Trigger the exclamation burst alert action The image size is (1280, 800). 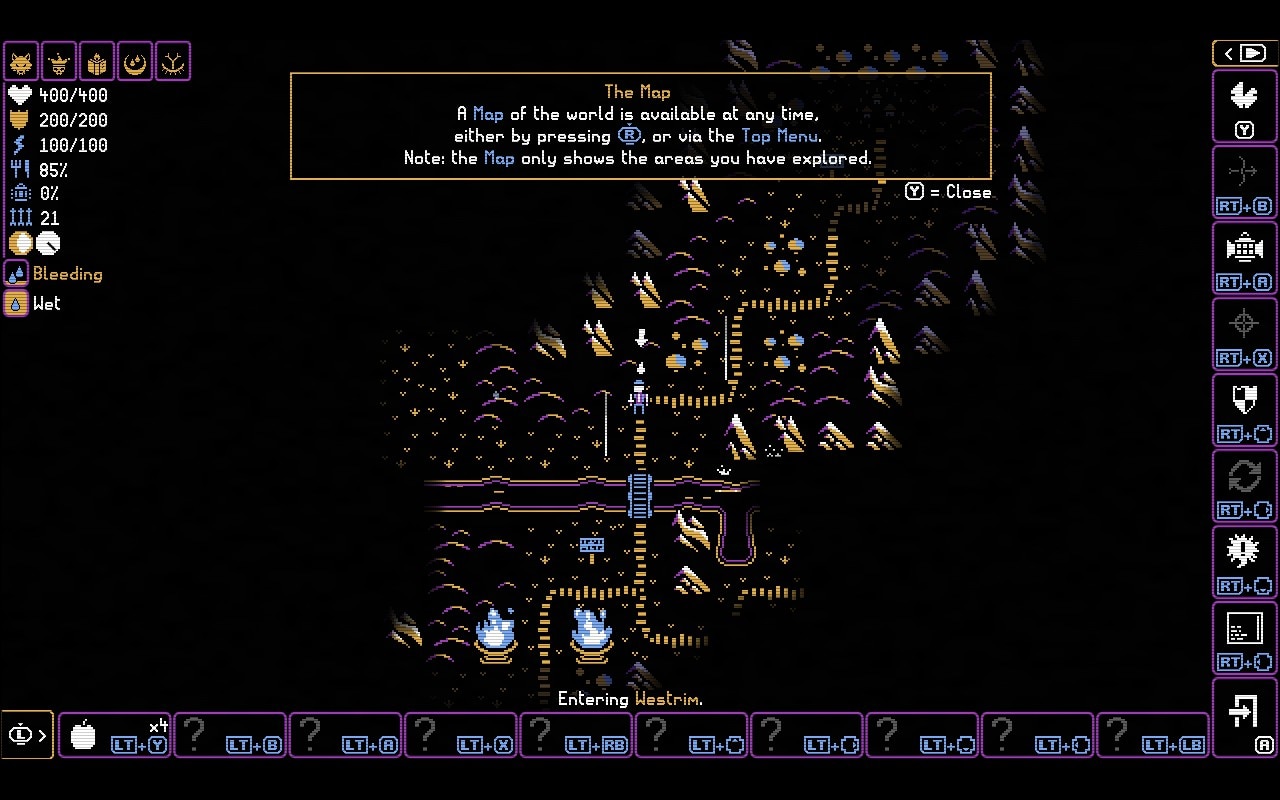click(x=1244, y=560)
